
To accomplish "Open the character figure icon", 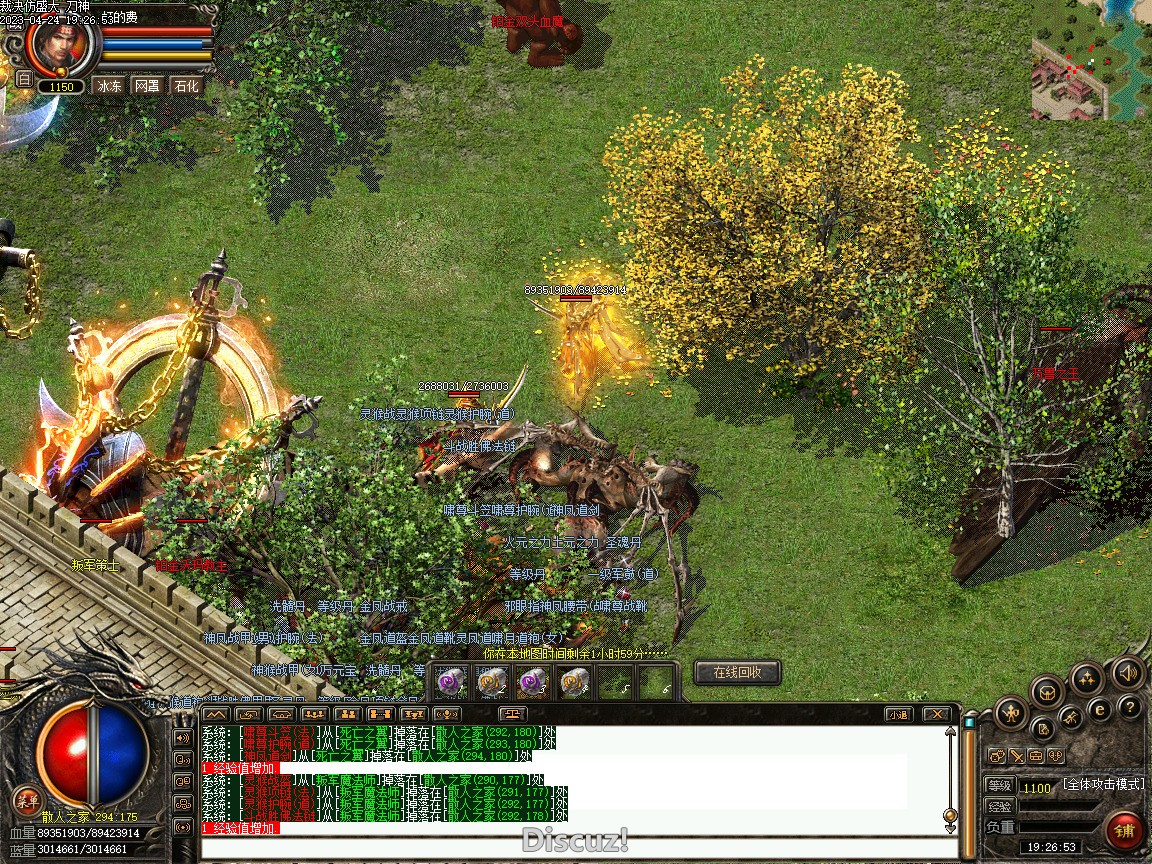I will (1012, 713).
